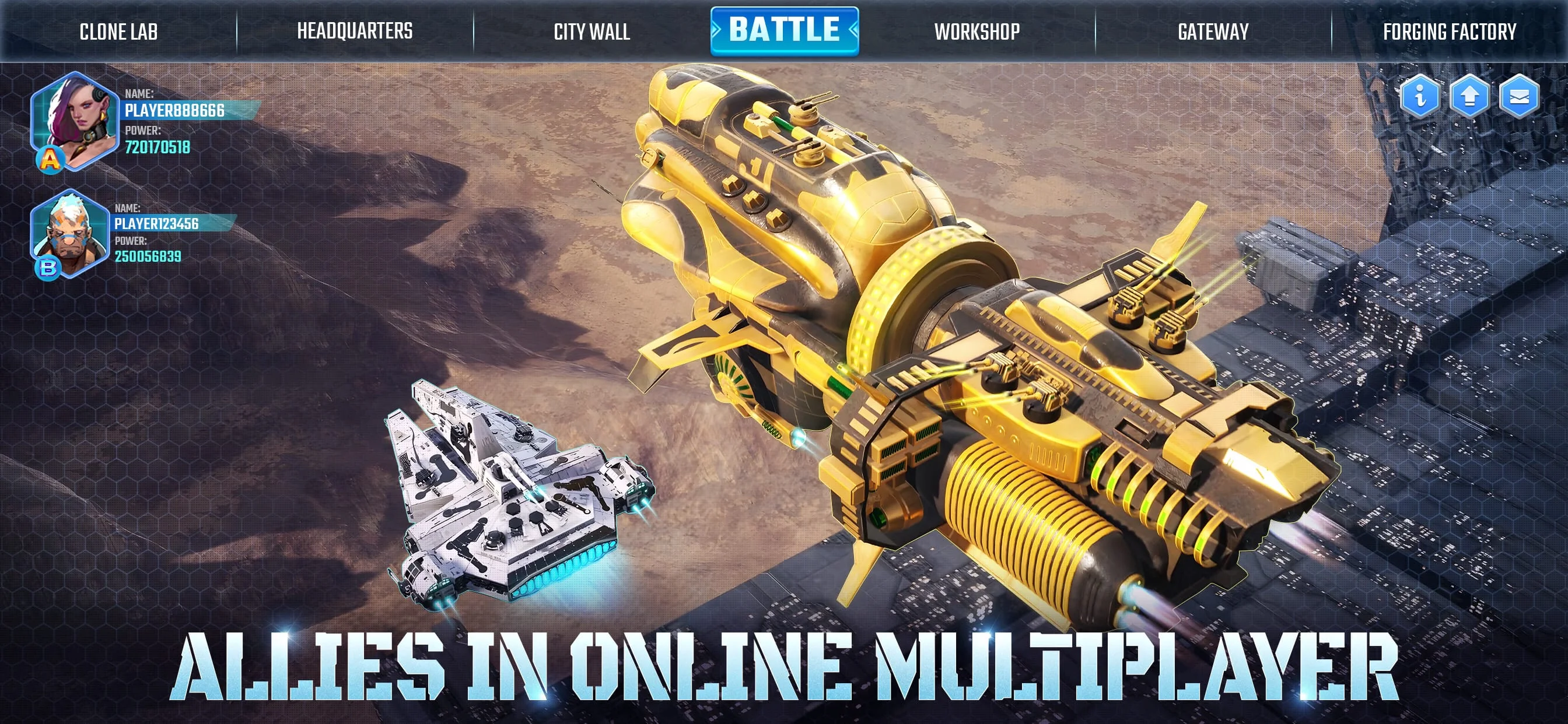Open the HEADQUARTERS section
The height and width of the screenshot is (724, 1568).
pyautogui.click(x=355, y=30)
